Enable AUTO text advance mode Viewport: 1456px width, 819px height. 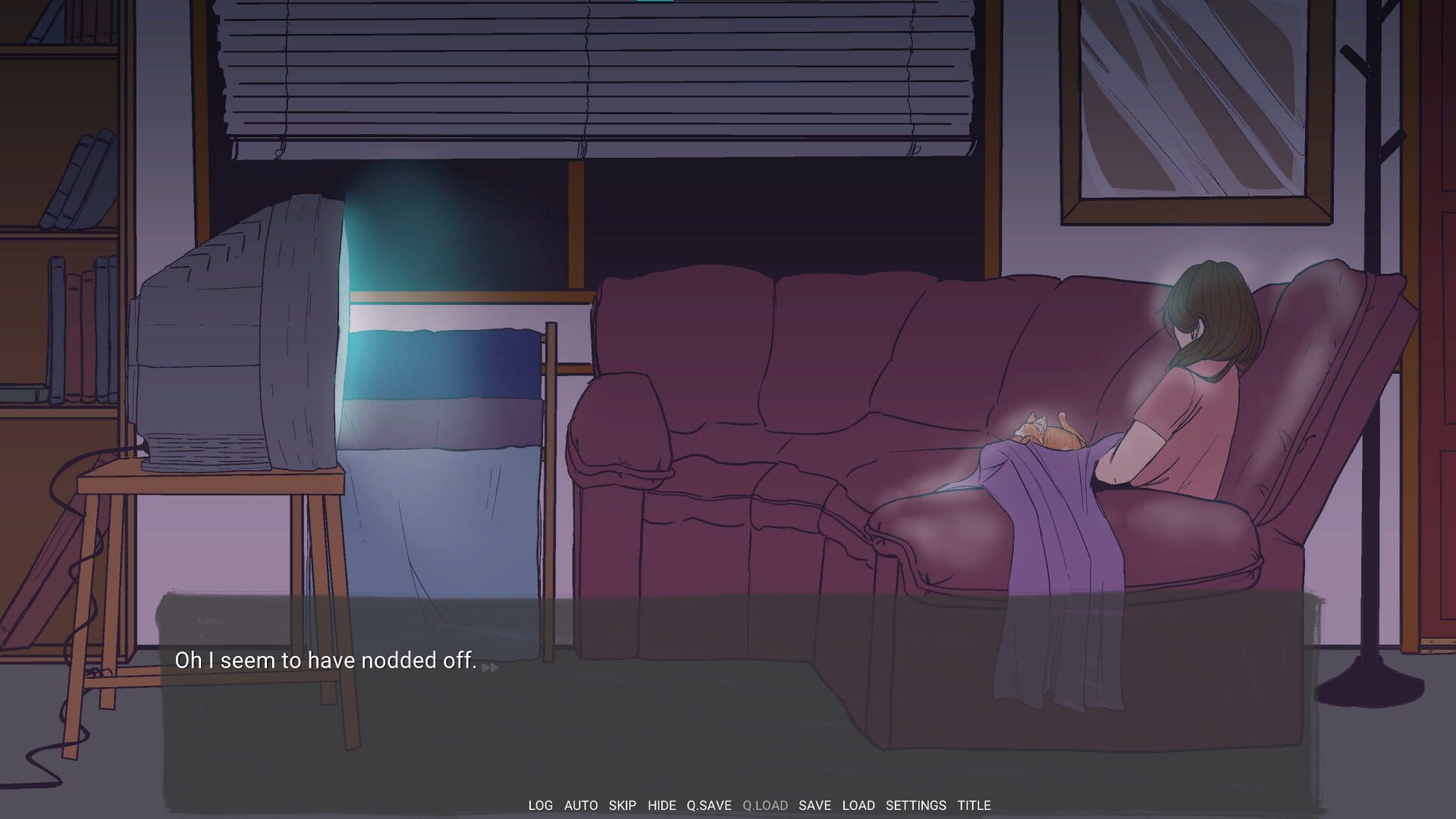(x=580, y=805)
